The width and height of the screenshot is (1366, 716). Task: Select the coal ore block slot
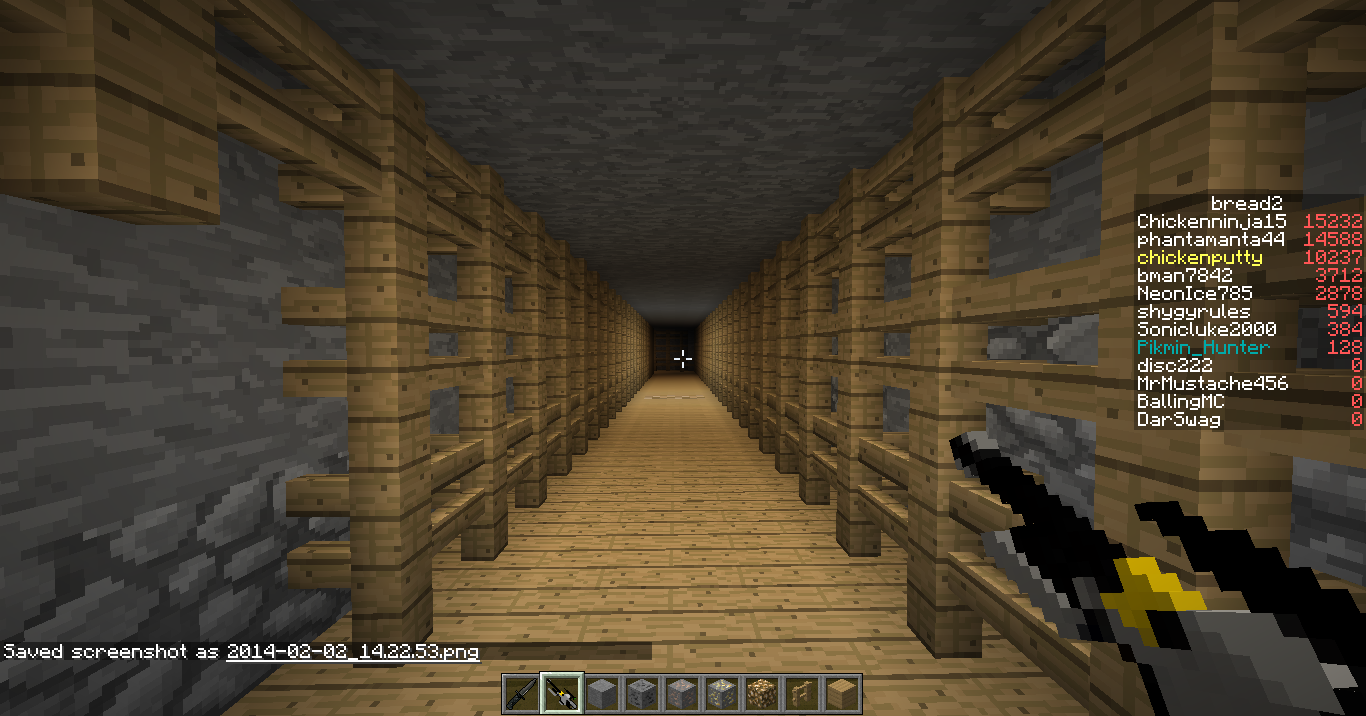tap(641, 693)
